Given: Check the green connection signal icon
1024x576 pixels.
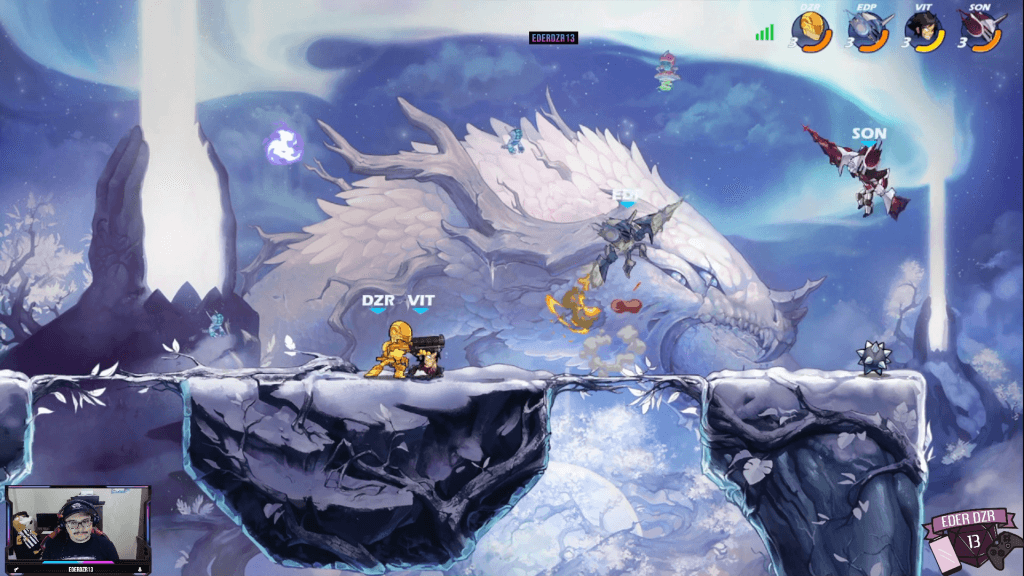Looking at the screenshot, I should click(765, 33).
